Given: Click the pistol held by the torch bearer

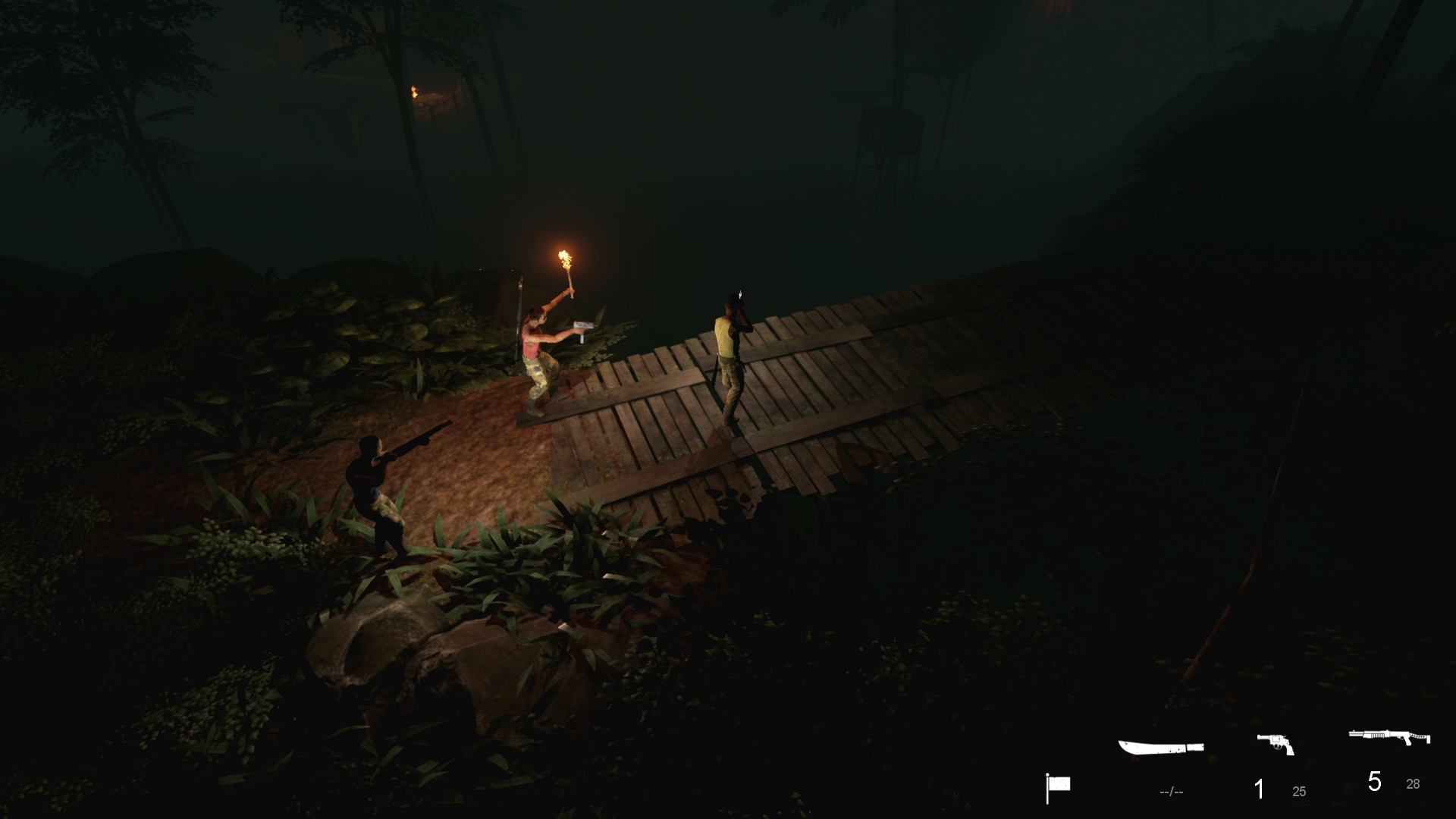Looking at the screenshot, I should 584,330.
